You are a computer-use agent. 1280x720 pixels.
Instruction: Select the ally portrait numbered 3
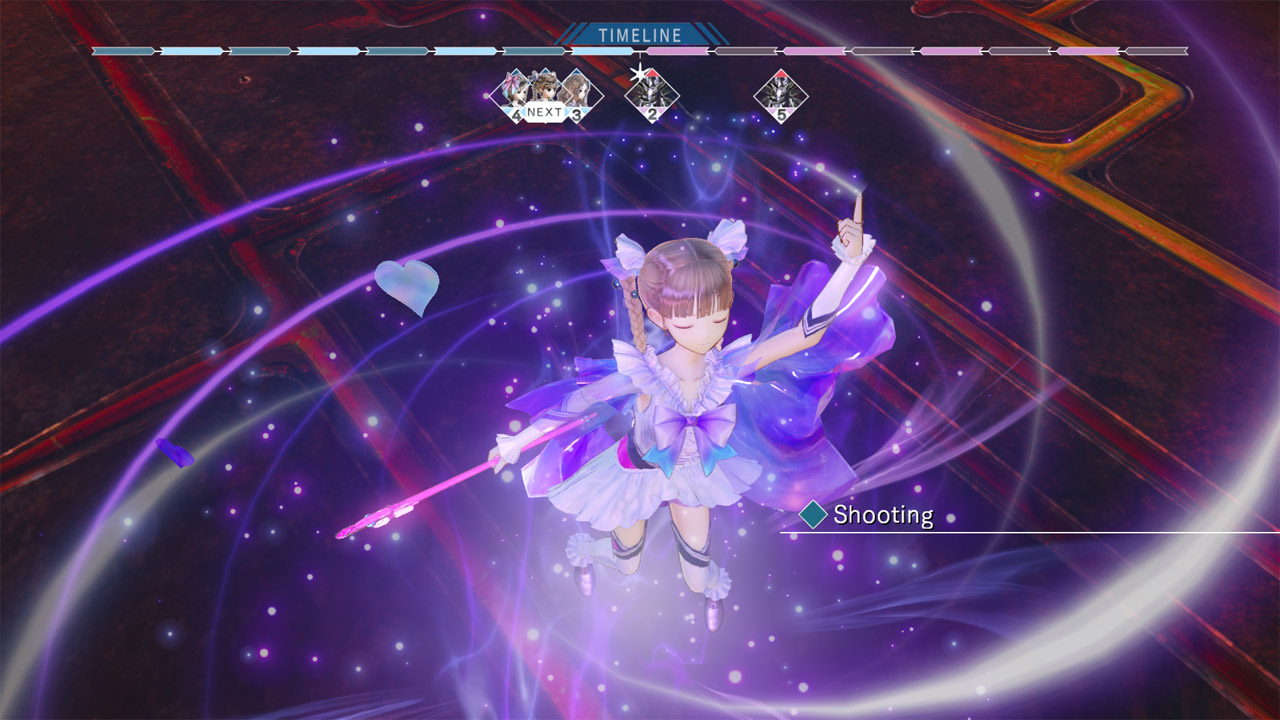576,94
